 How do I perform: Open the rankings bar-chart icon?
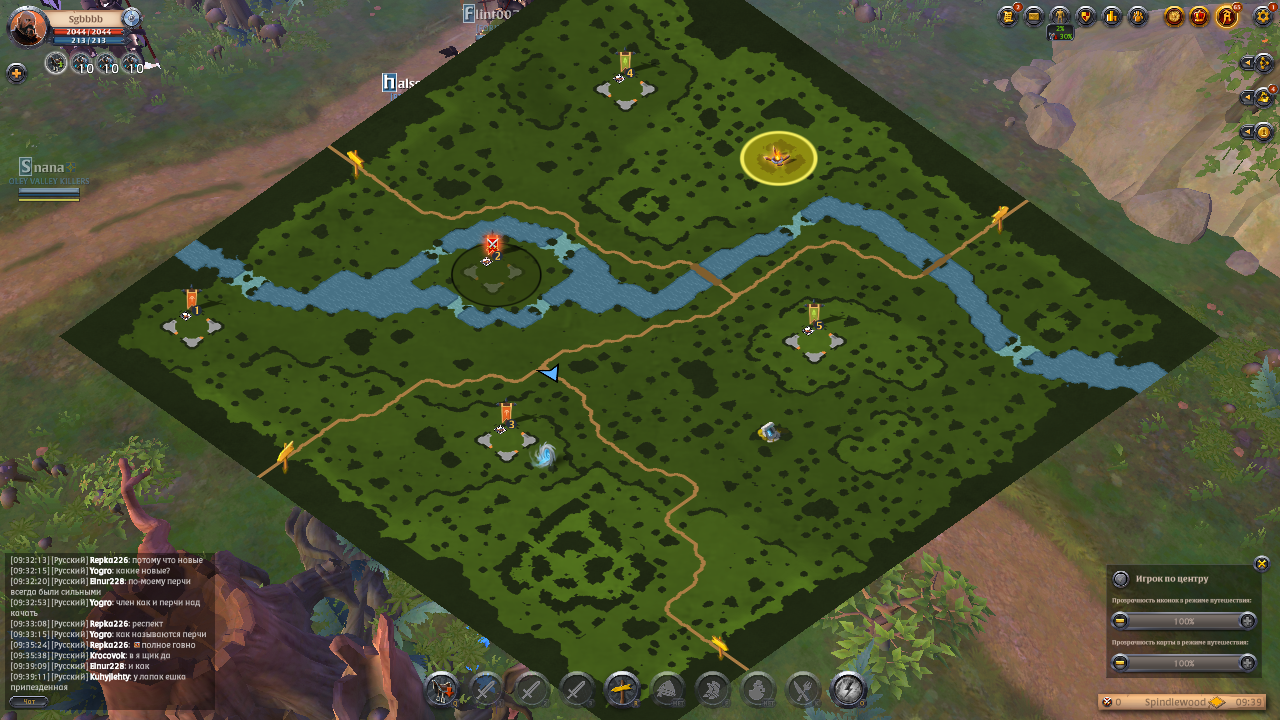pos(1112,16)
